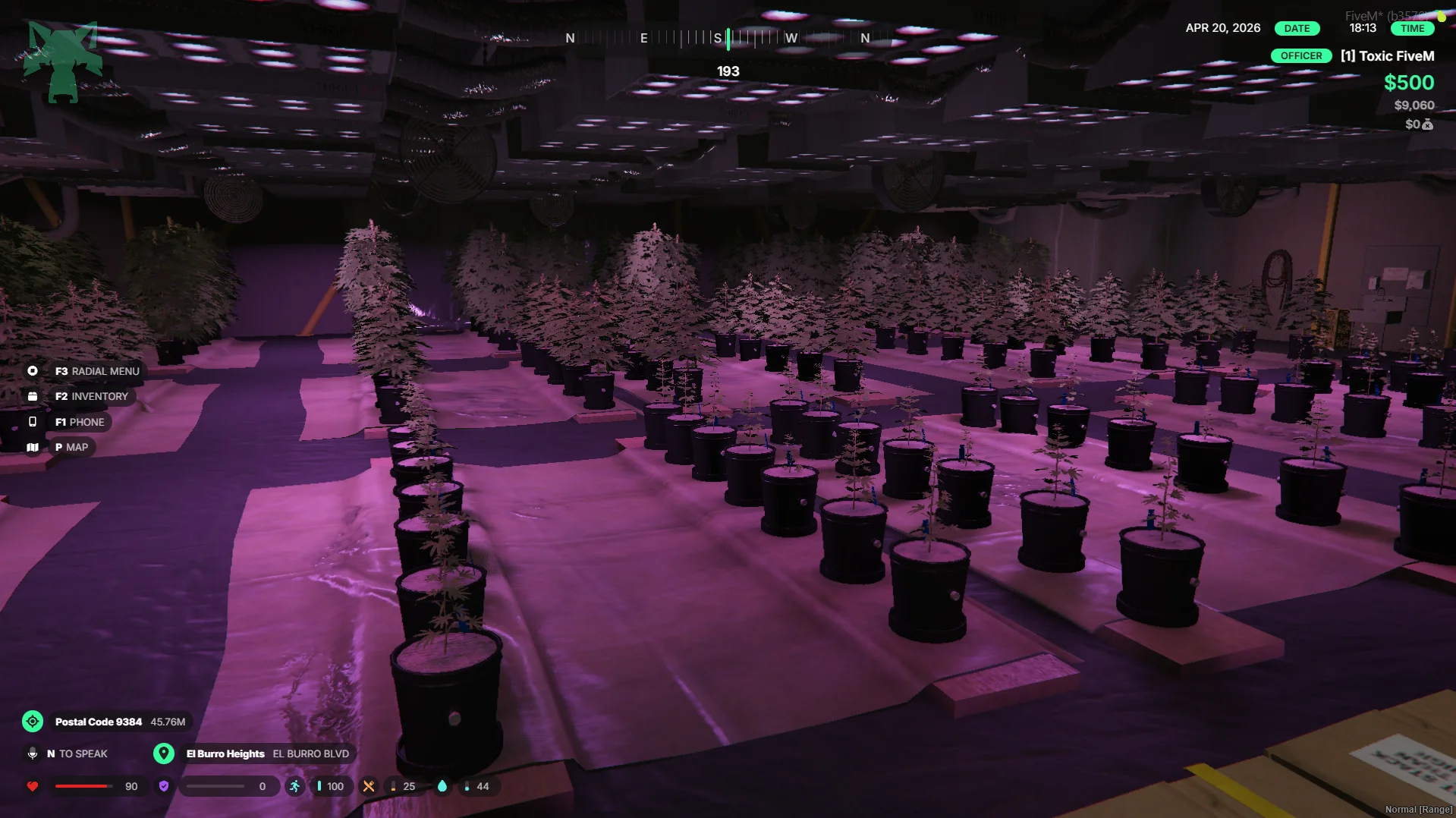1456x818 pixels.
Task: Open the Map shortcut icon
Action: 33,448
